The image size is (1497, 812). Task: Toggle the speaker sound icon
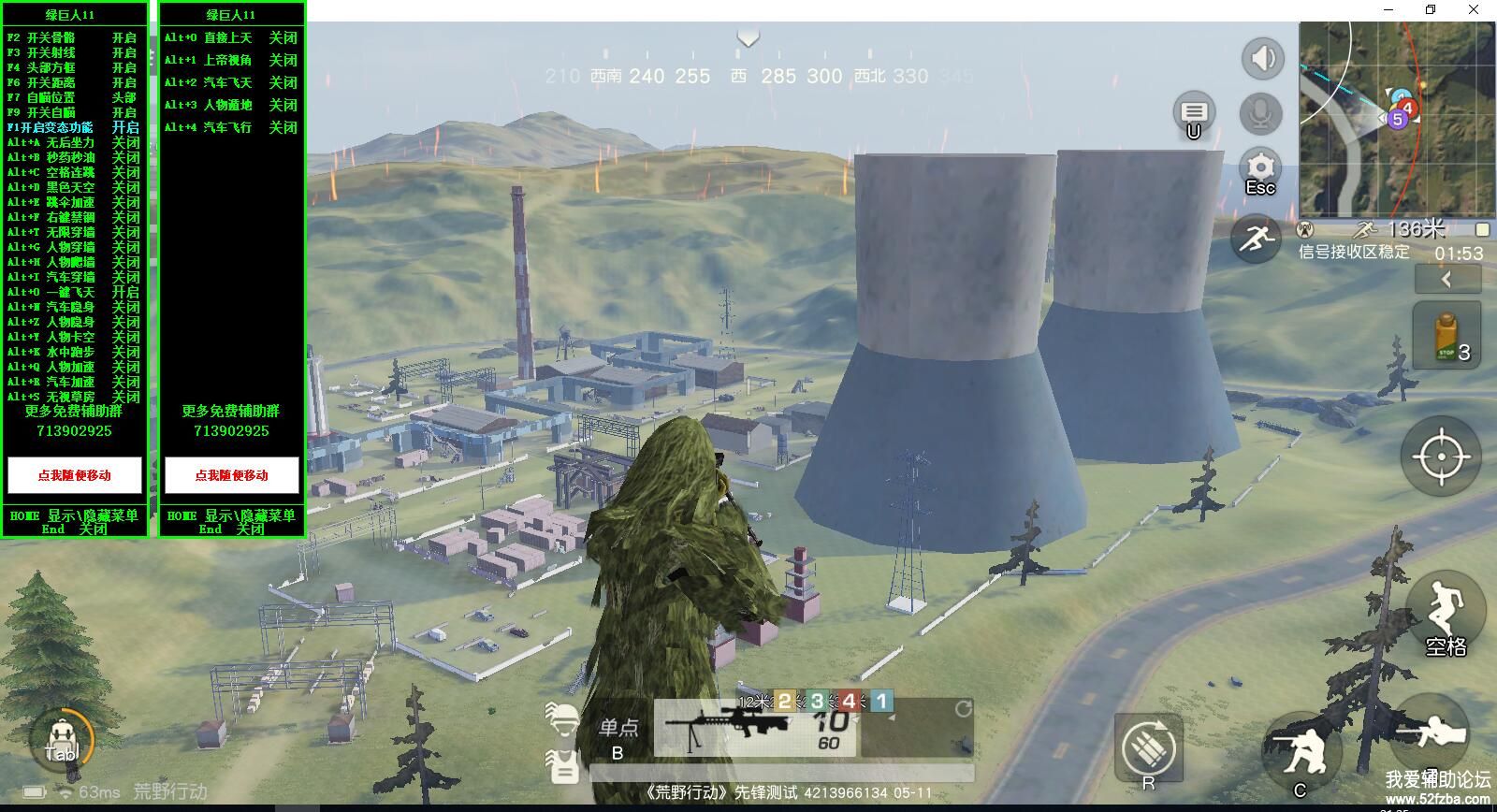click(1262, 58)
